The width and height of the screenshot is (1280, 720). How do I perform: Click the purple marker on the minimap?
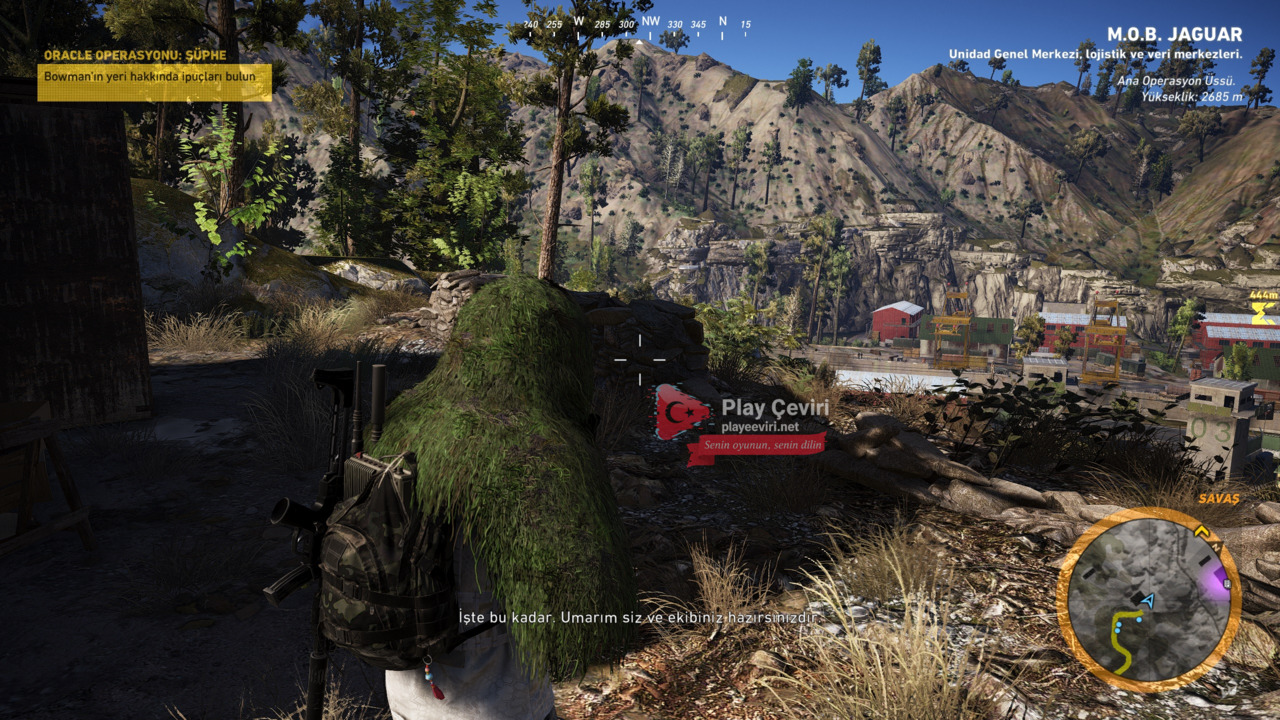click(1221, 580)
